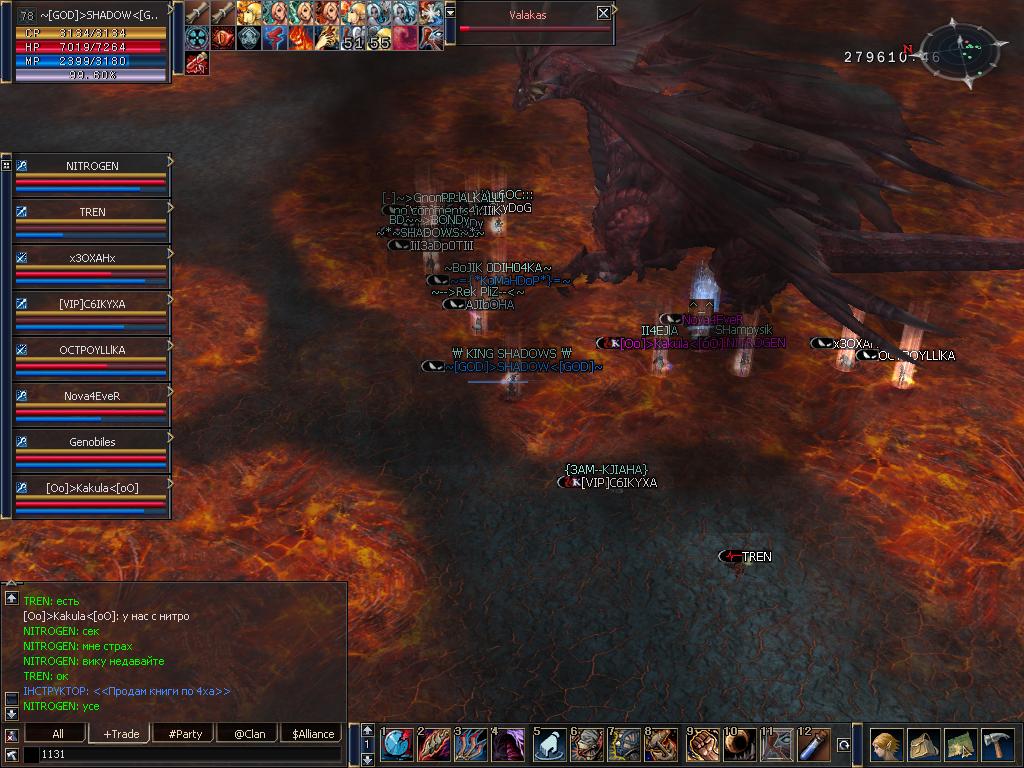Open the character status menu icon

click(885, 745)
